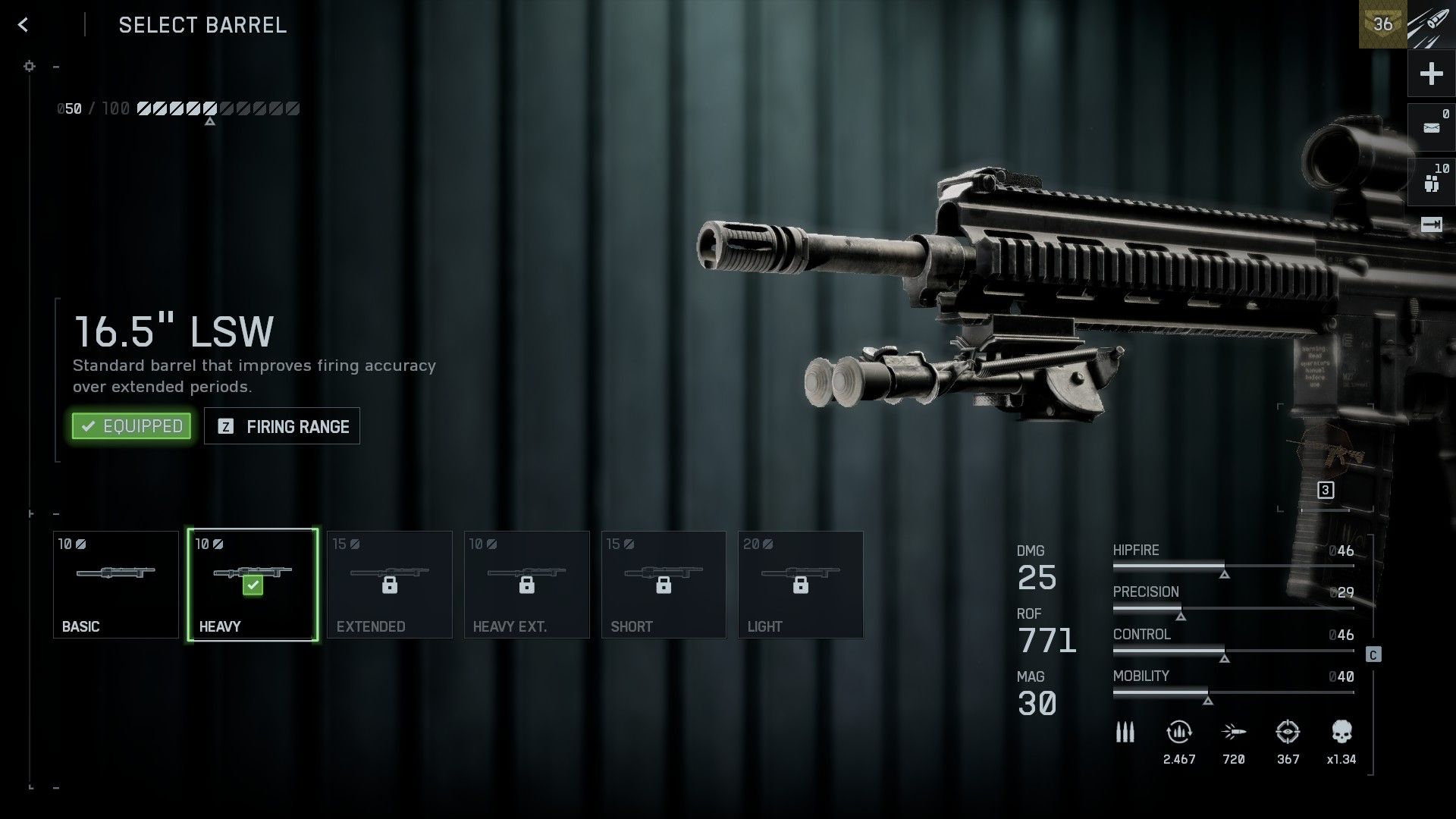Pick the locked Heavy Ext. barrel

coord(527,585)
